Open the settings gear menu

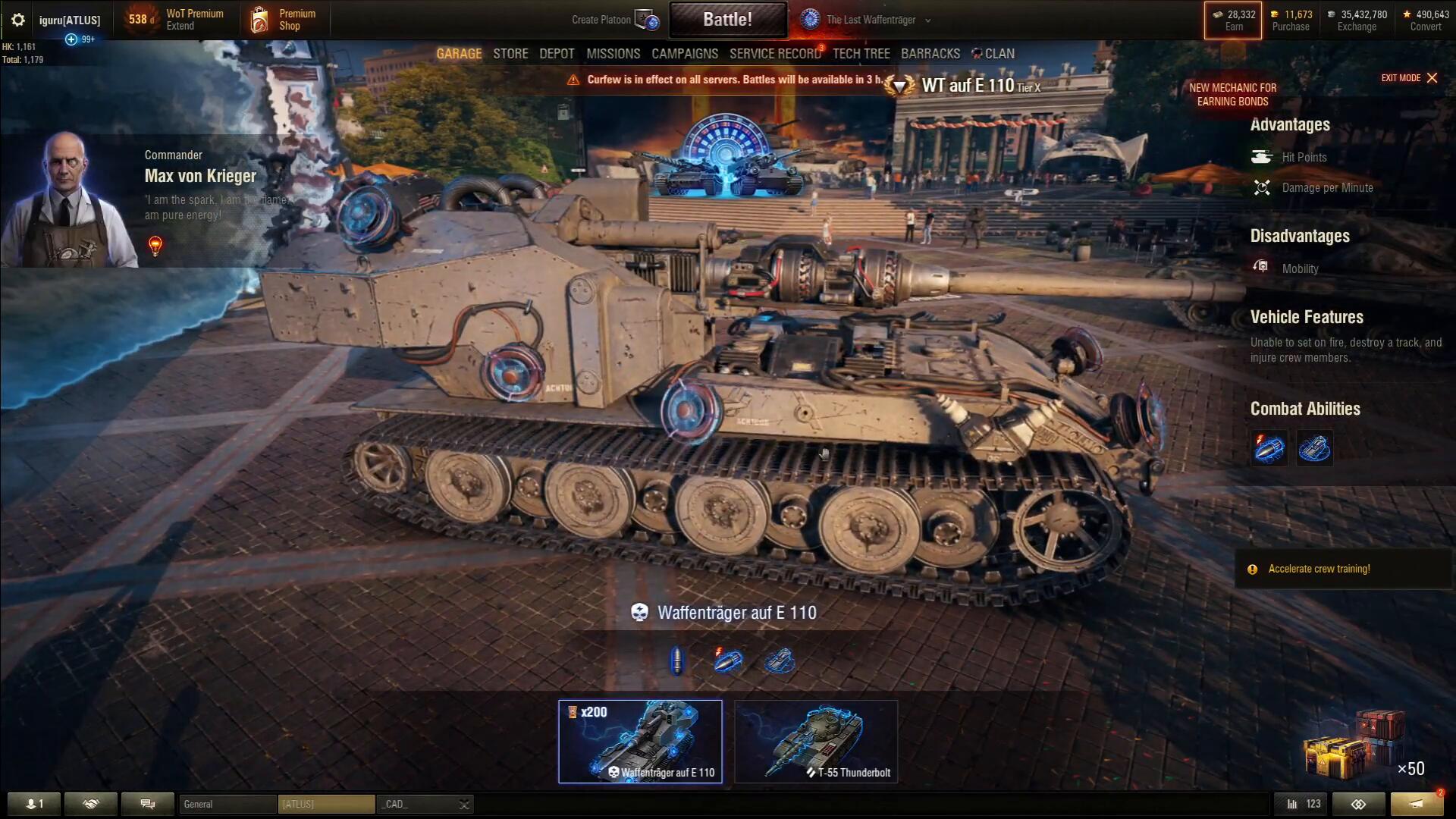point(18,20)
